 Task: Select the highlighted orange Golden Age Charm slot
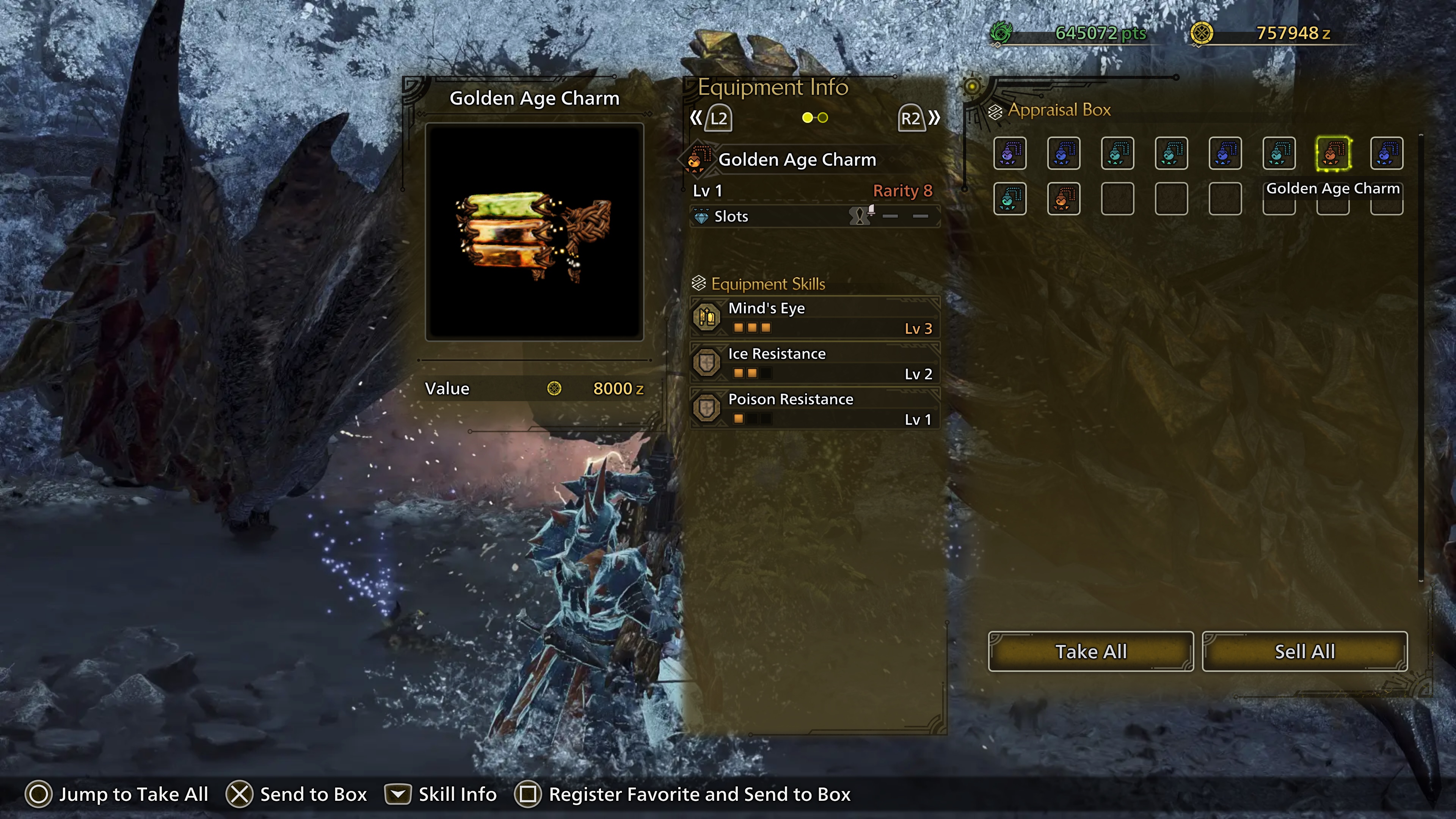[x=1333, y=153]
